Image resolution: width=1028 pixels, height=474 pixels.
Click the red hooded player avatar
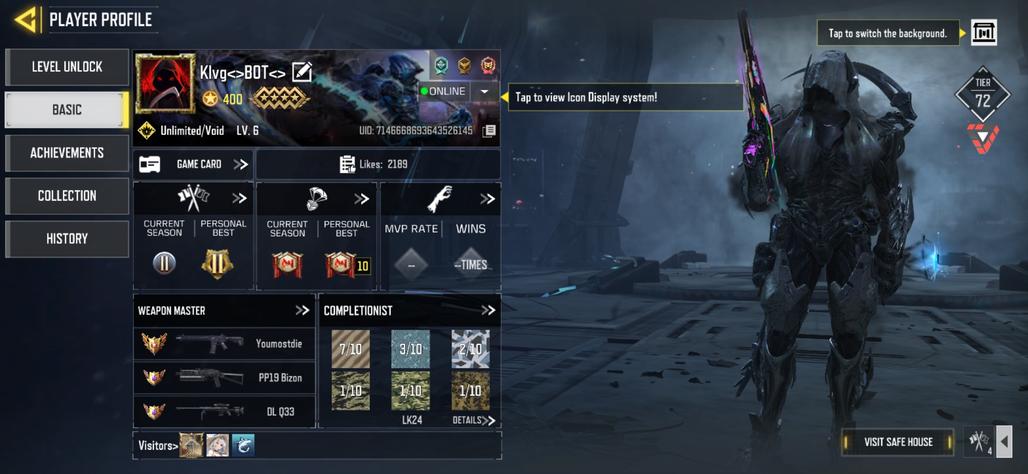coord(165,84)
